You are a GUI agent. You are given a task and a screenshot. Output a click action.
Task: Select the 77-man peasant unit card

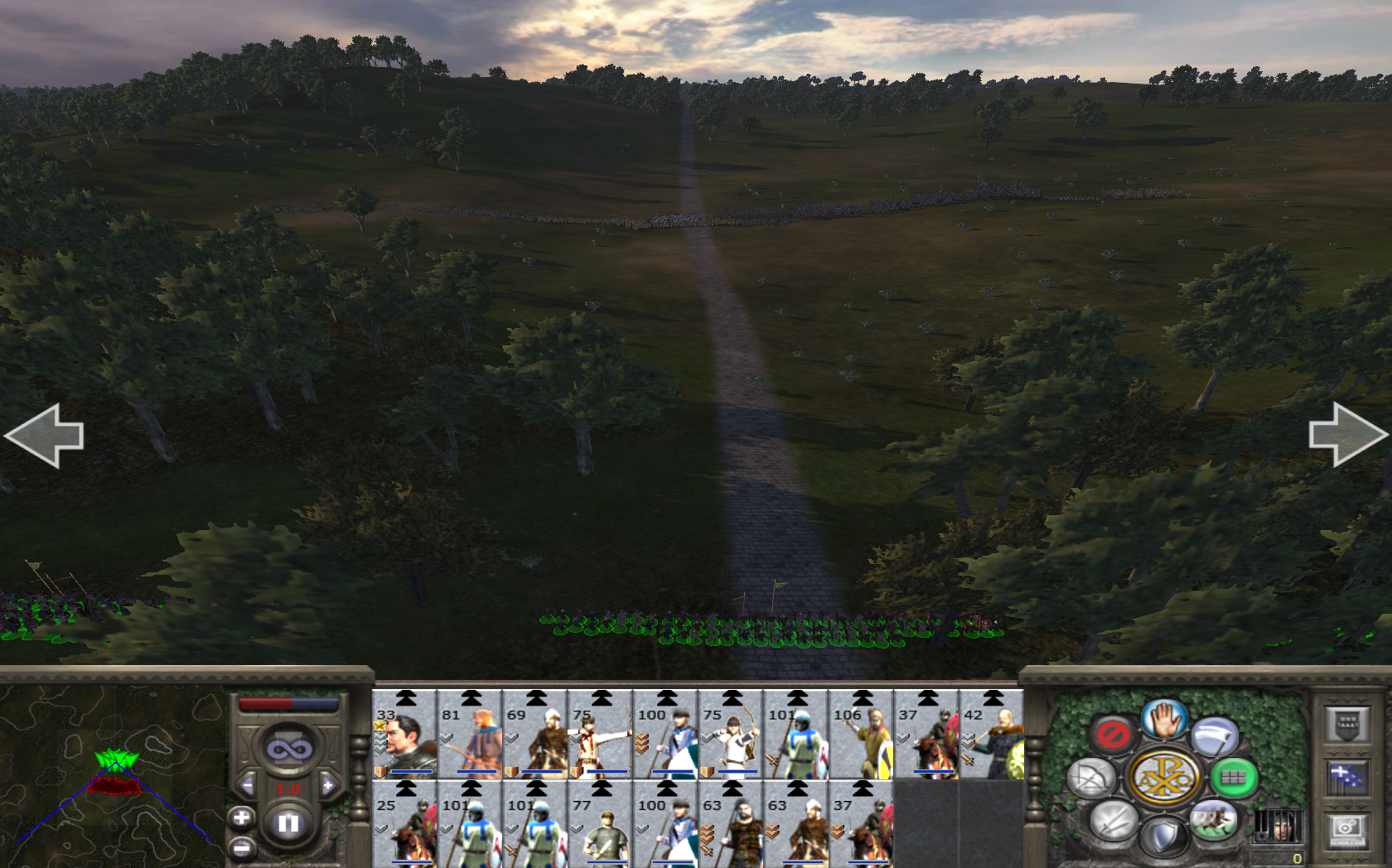click(601, 827)
